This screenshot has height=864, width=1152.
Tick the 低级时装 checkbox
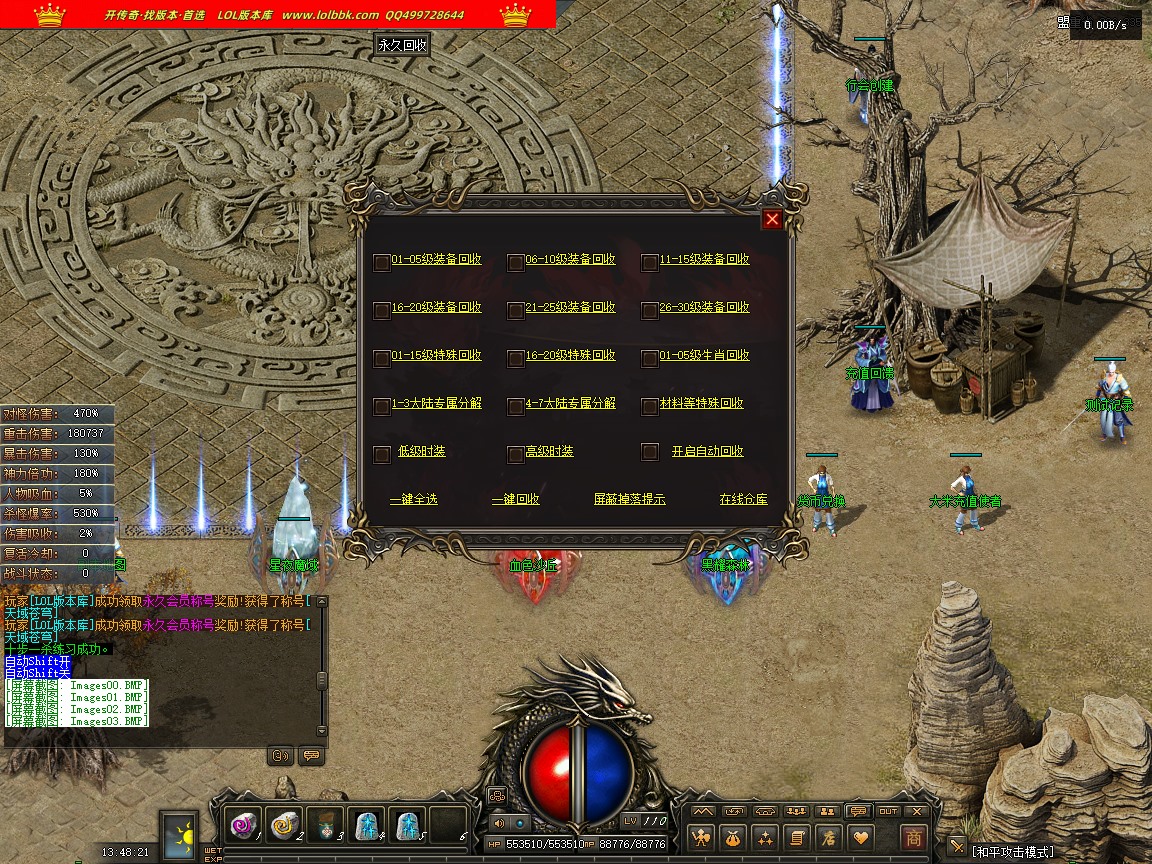[382, 454]
